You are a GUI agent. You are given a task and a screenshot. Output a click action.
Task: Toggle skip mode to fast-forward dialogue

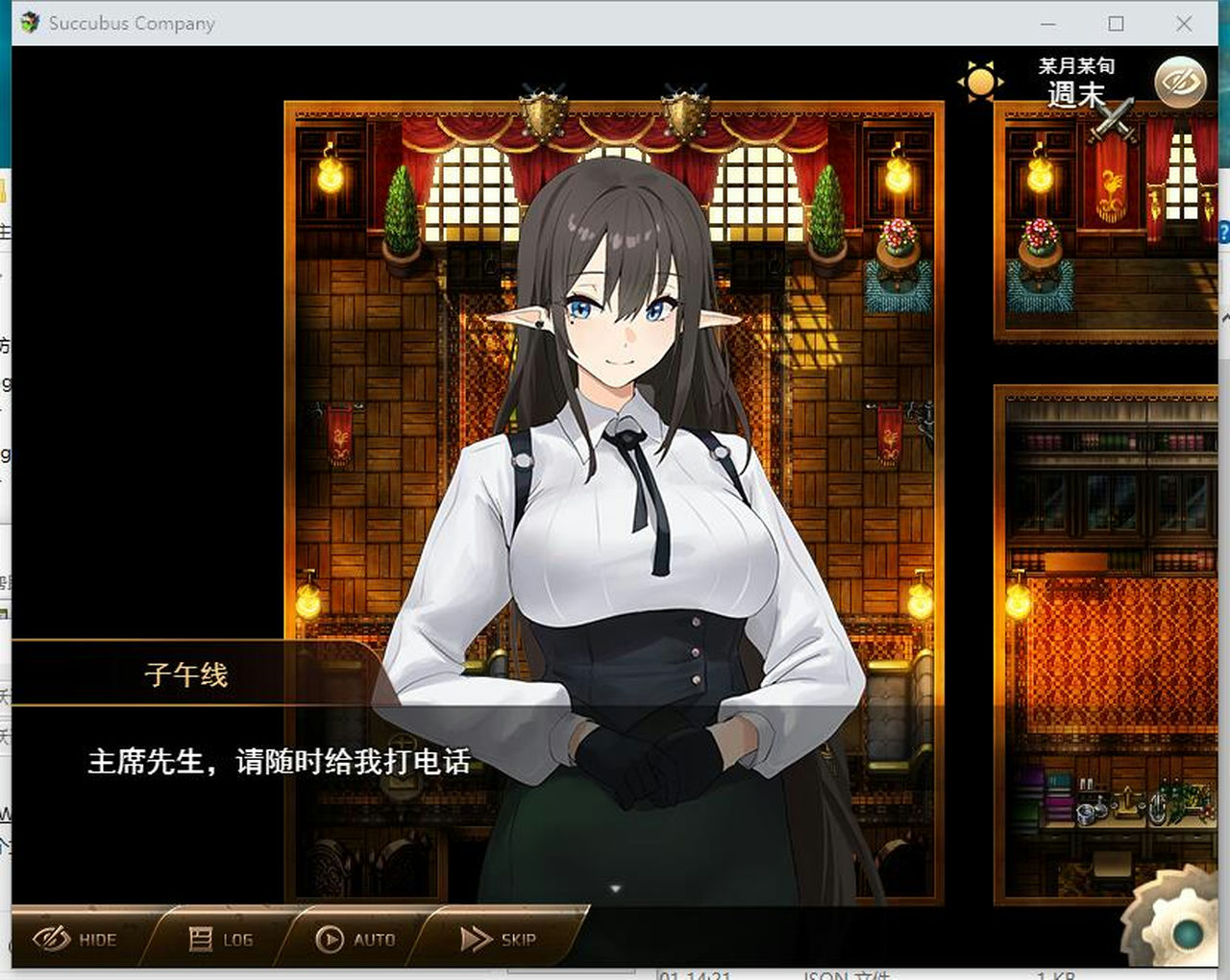coord(500,939)
